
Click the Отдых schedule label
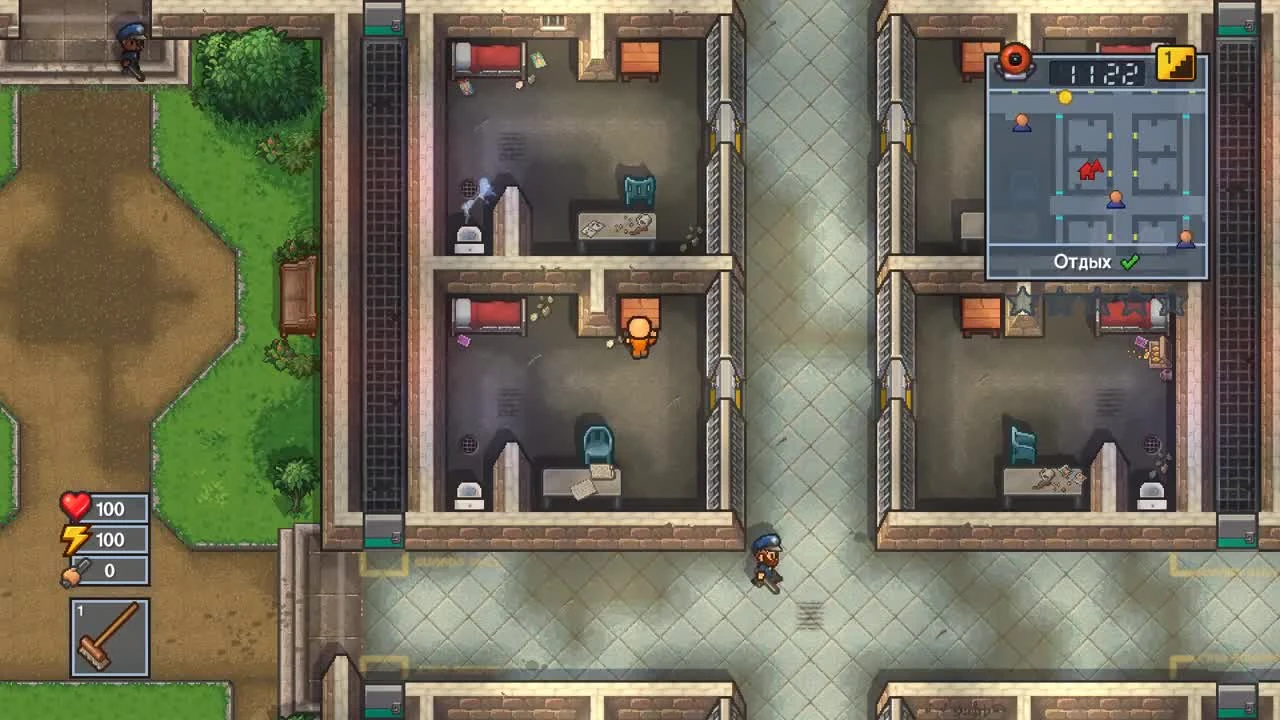tap(1081, 261)
